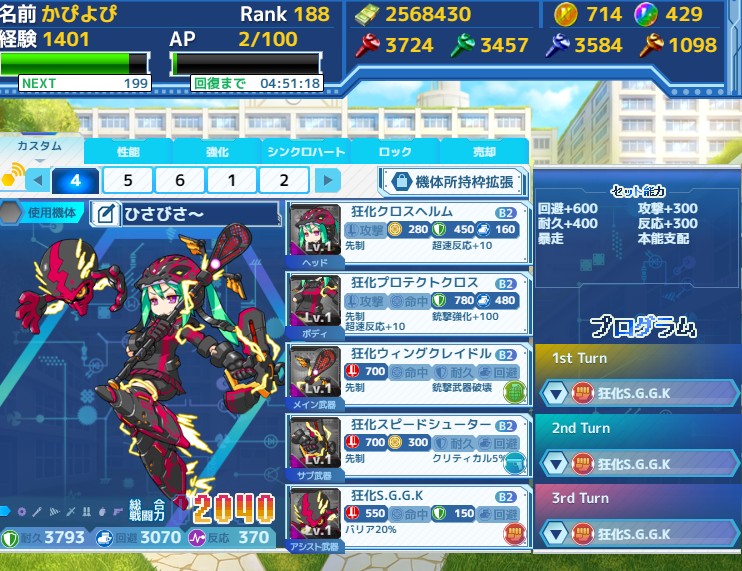Image resolution: width=742 pixels, height=571 pixels.
Task: Go to the previous loadout page arrow
Action: [x=37, y=181]
